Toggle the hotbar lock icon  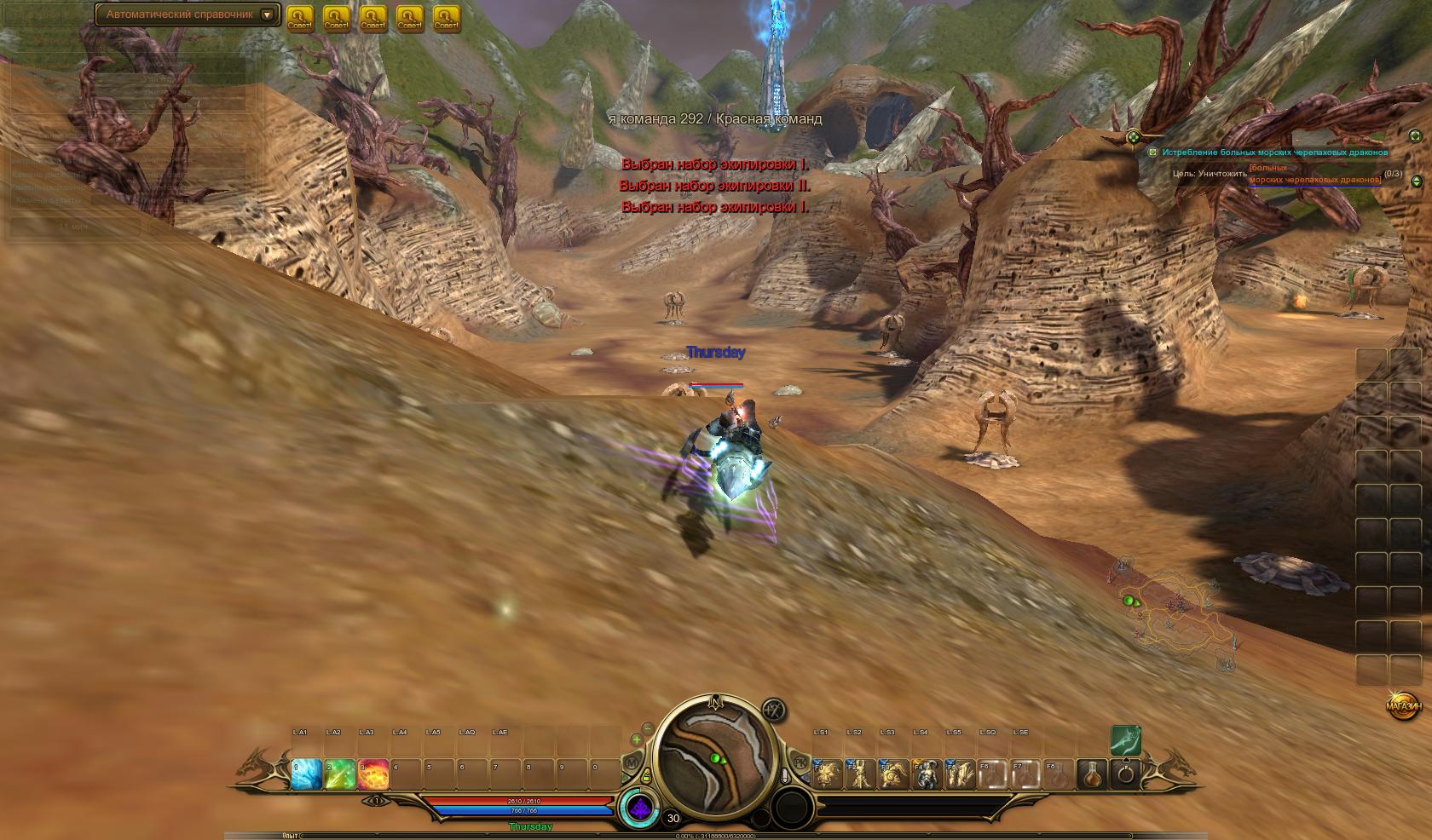pyautogui.click(x=646, y=777)
